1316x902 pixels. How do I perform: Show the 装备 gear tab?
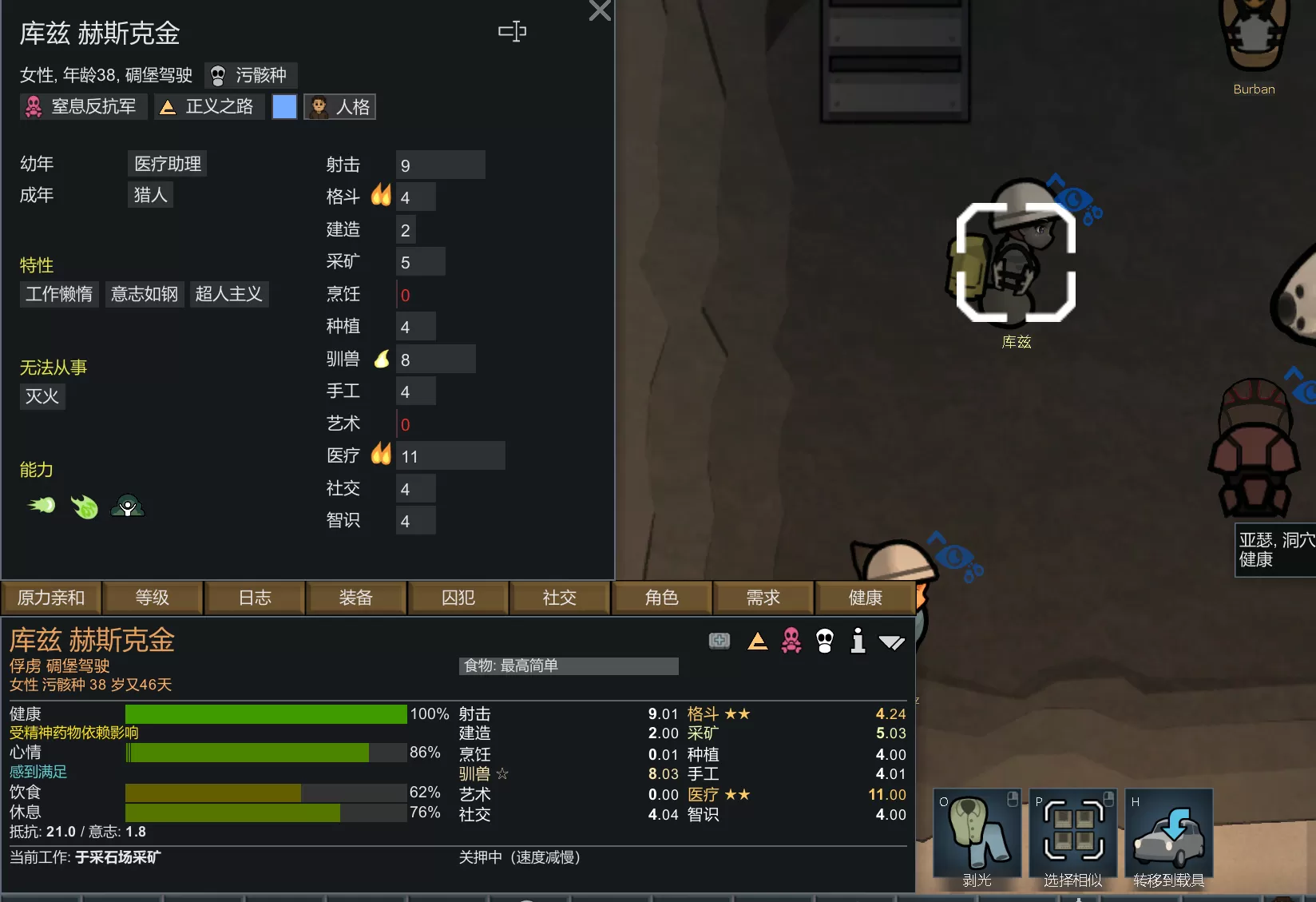356,598
